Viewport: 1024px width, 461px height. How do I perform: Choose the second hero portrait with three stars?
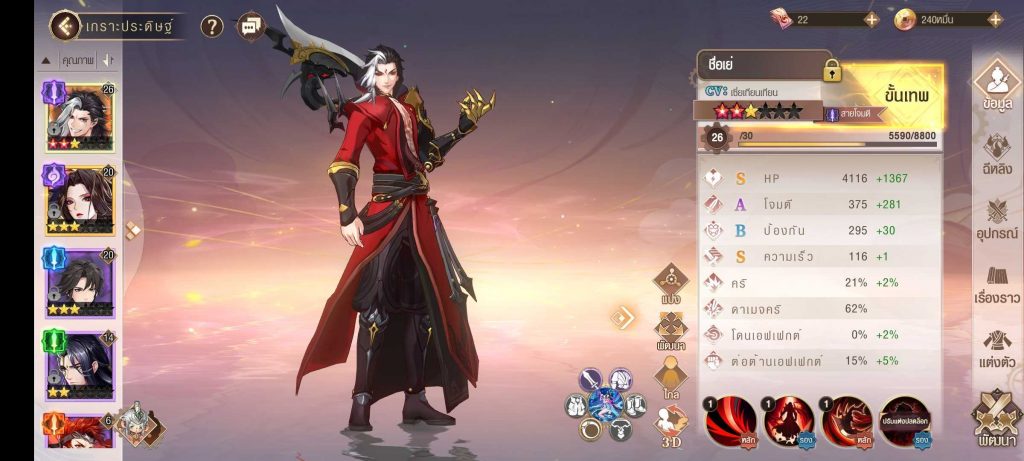click(79, 200)
